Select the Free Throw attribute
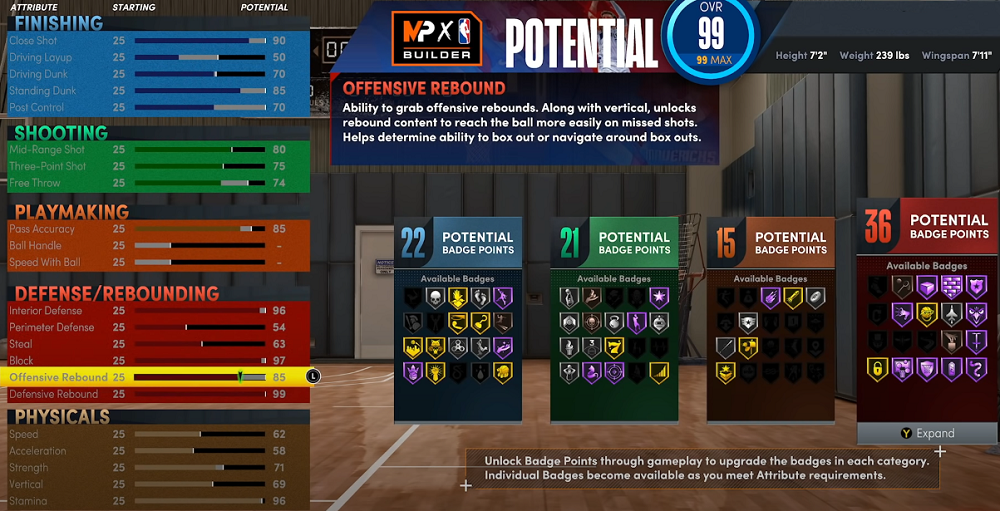The height and width of the screenshot is (511, 1000). tap(150, 183)
